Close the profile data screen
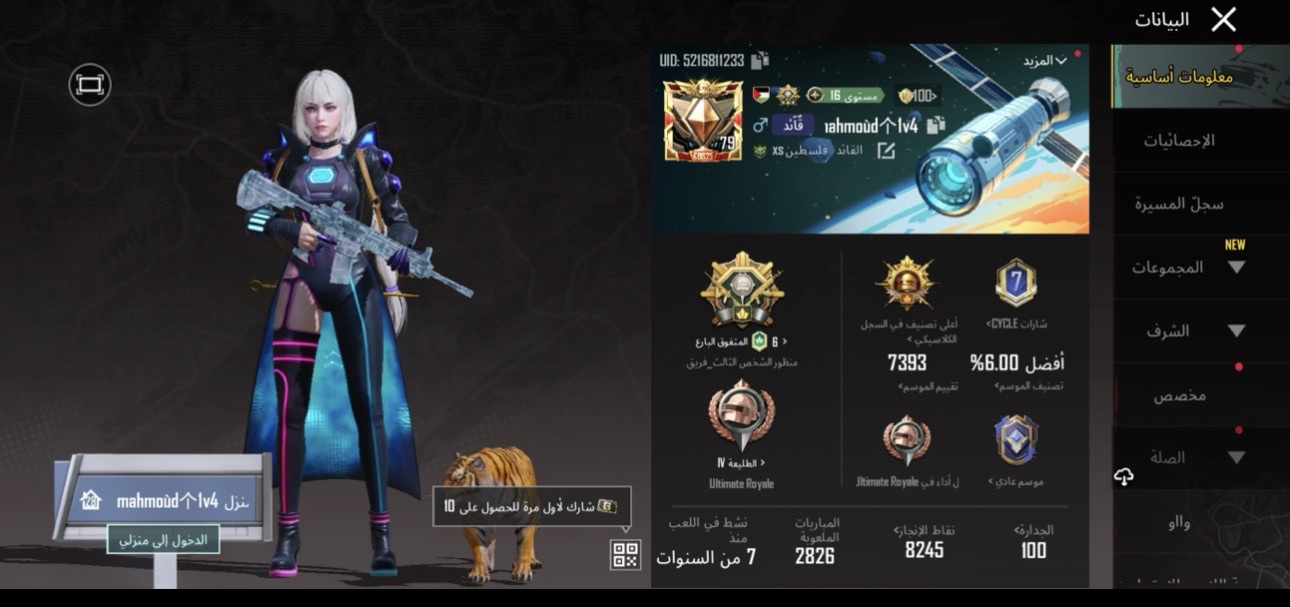The width and height of the screenshot is (1290, 607). tap(1223, 19)
